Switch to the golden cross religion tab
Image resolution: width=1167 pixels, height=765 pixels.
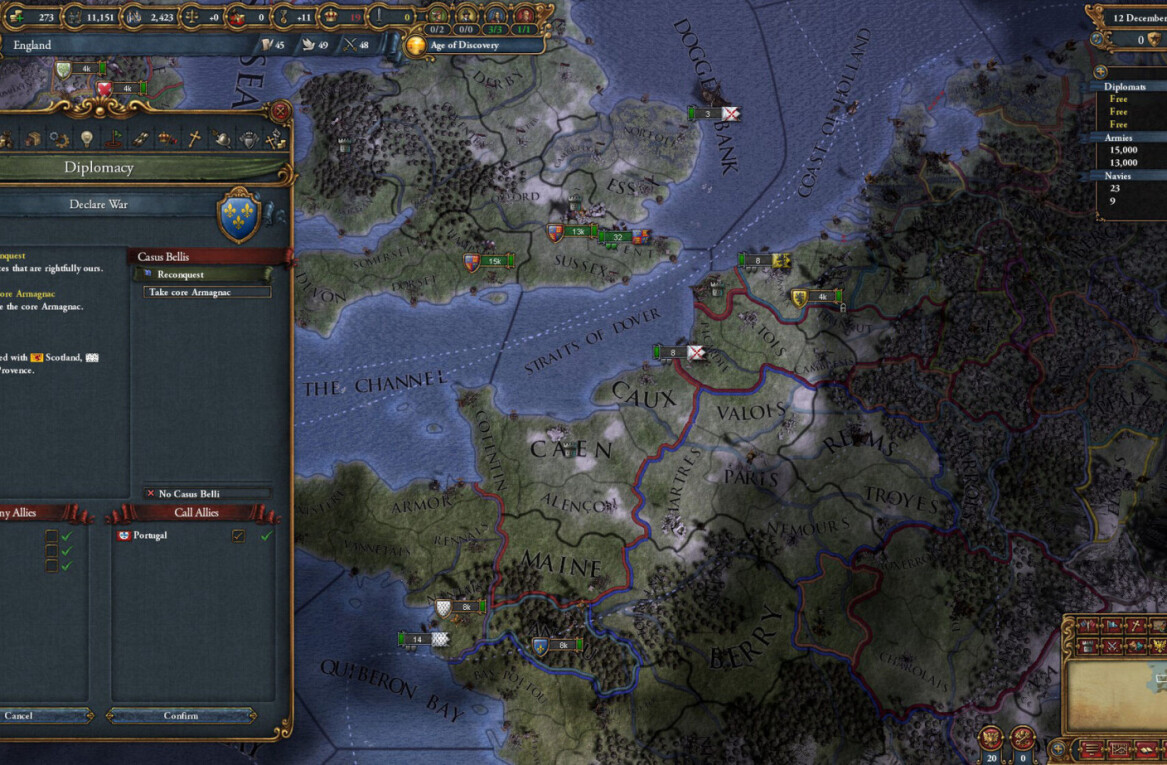(195, 139)
